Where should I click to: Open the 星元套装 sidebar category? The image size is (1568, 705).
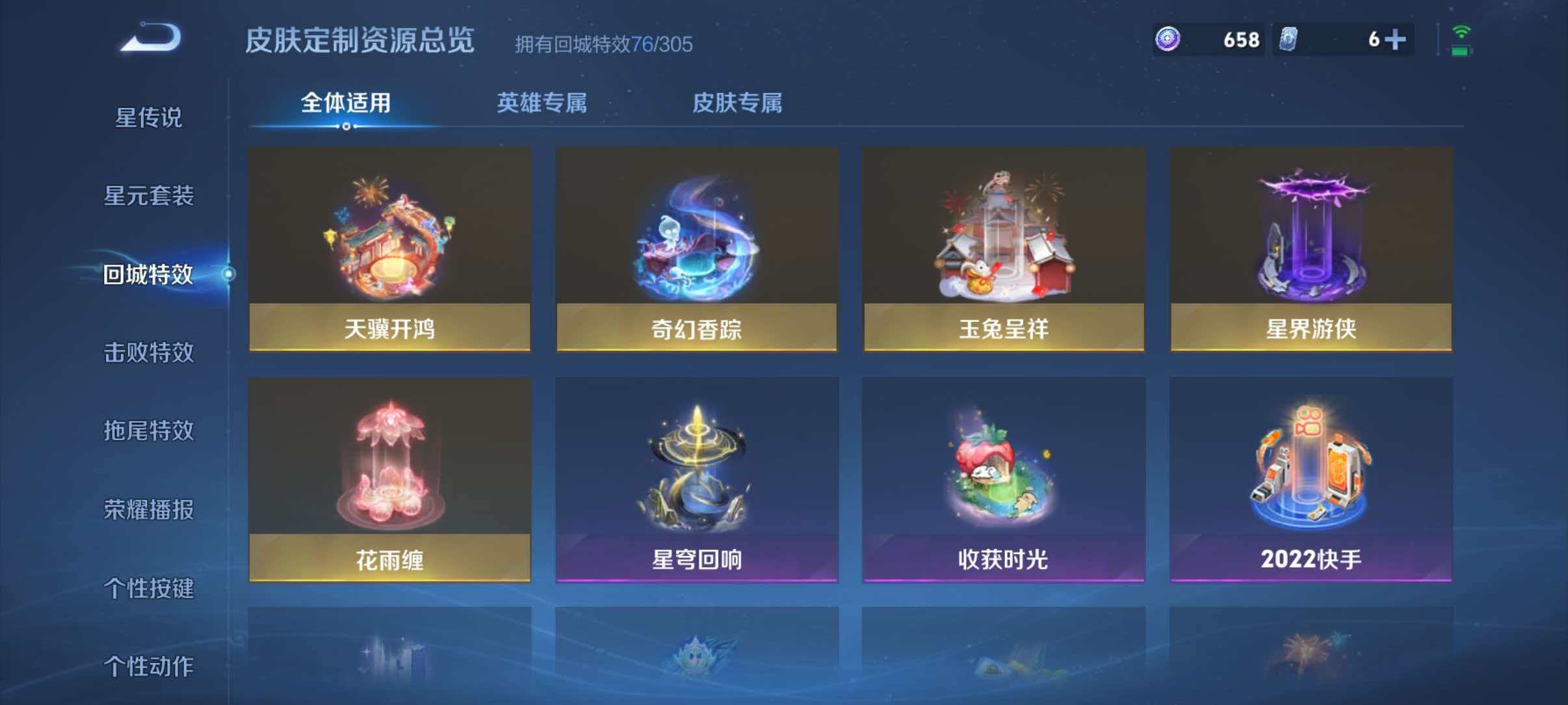[x=148, y=195]
